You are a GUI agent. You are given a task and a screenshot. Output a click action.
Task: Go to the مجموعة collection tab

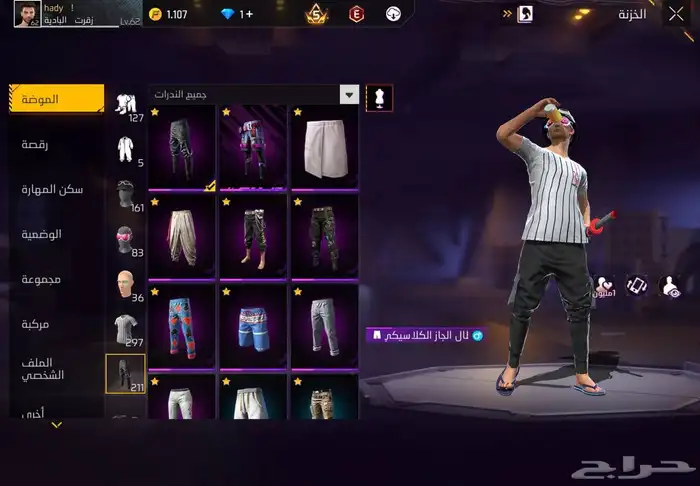[41, 279]
